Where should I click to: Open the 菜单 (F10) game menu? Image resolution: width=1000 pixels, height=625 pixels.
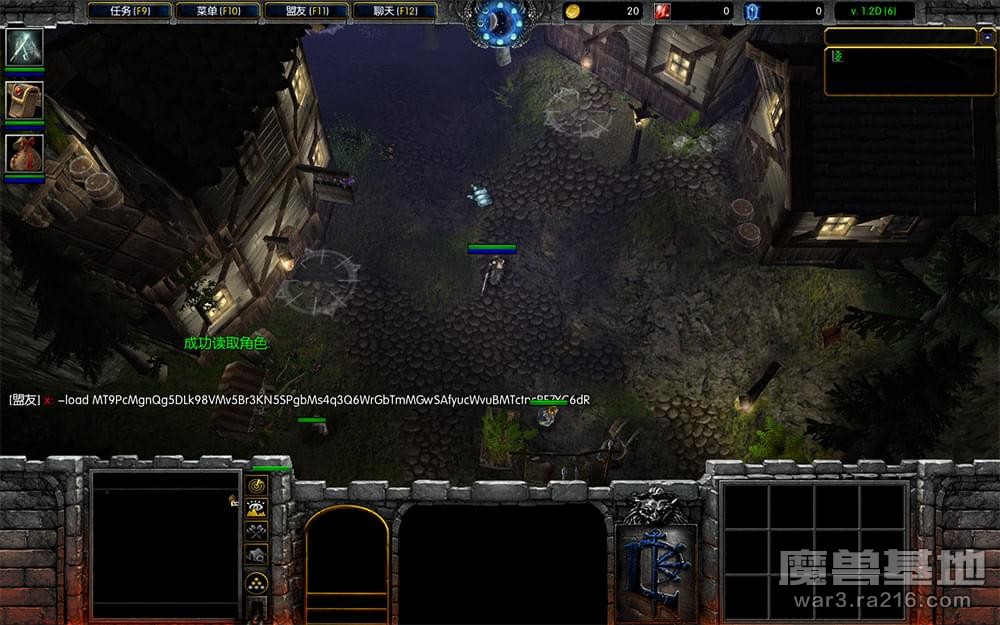pyautogui.click(x=218, y=11)
